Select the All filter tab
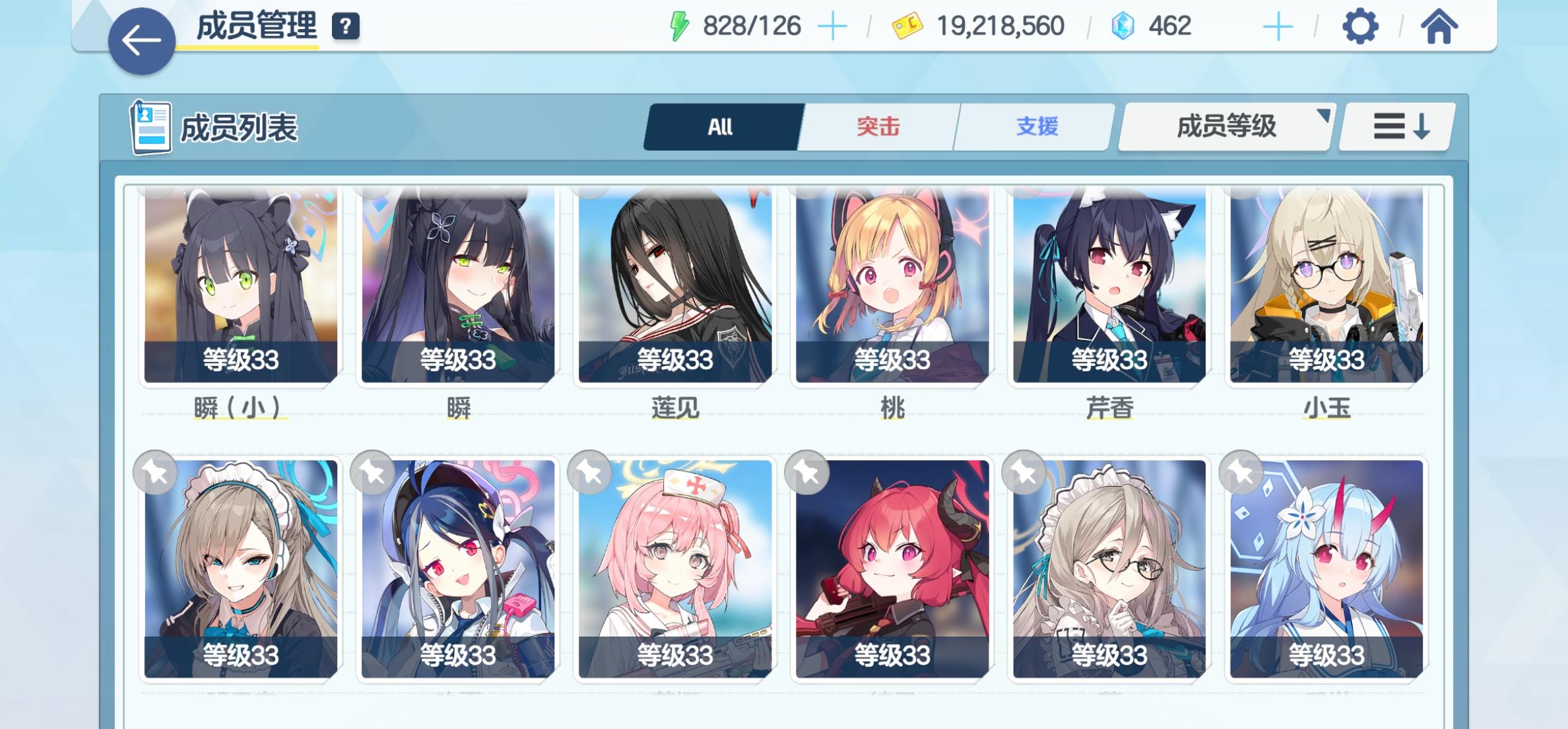This screenshot has height=729, width=1568. (x=721, y=126)
